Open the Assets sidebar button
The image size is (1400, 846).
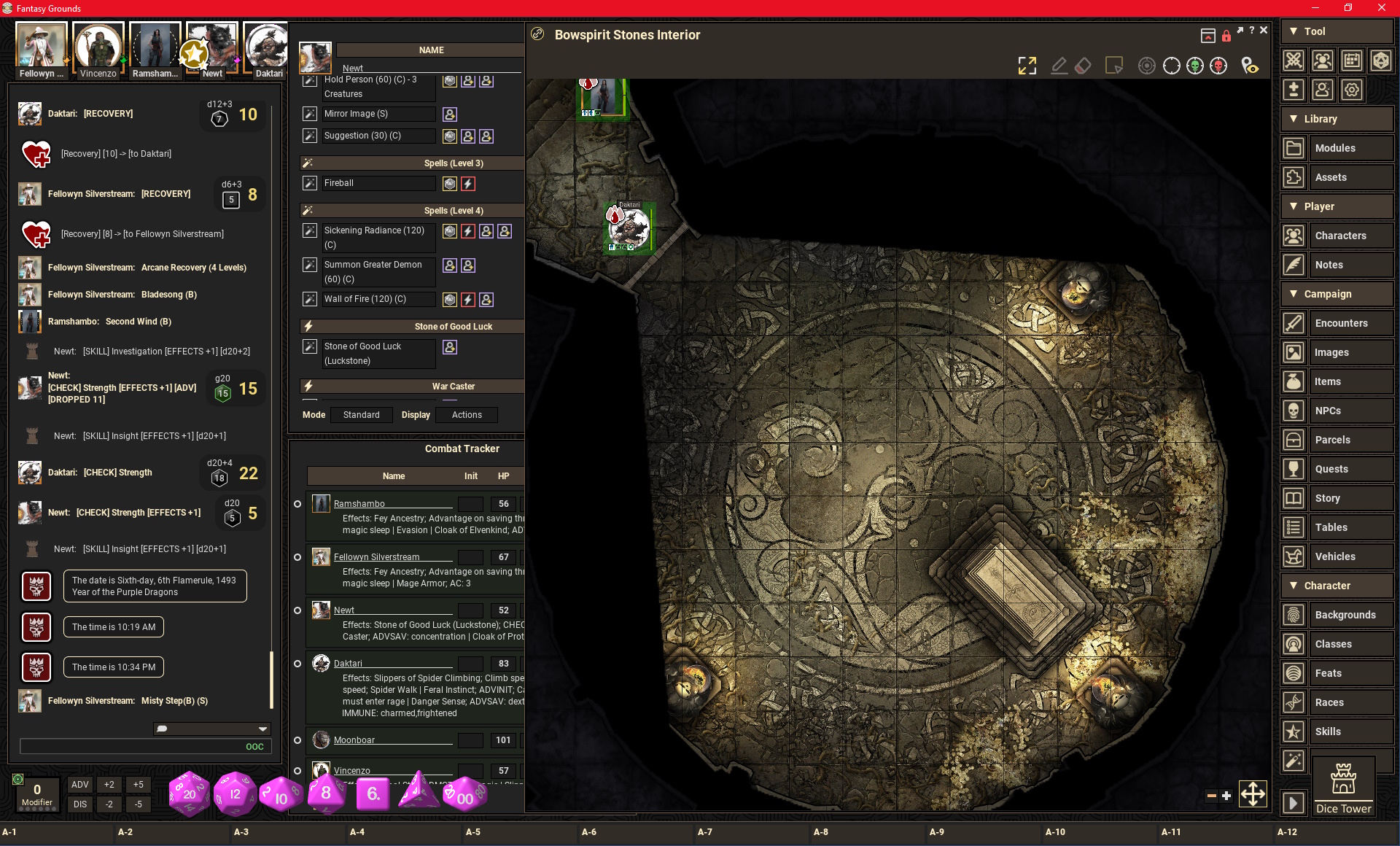pos(1331,177)
